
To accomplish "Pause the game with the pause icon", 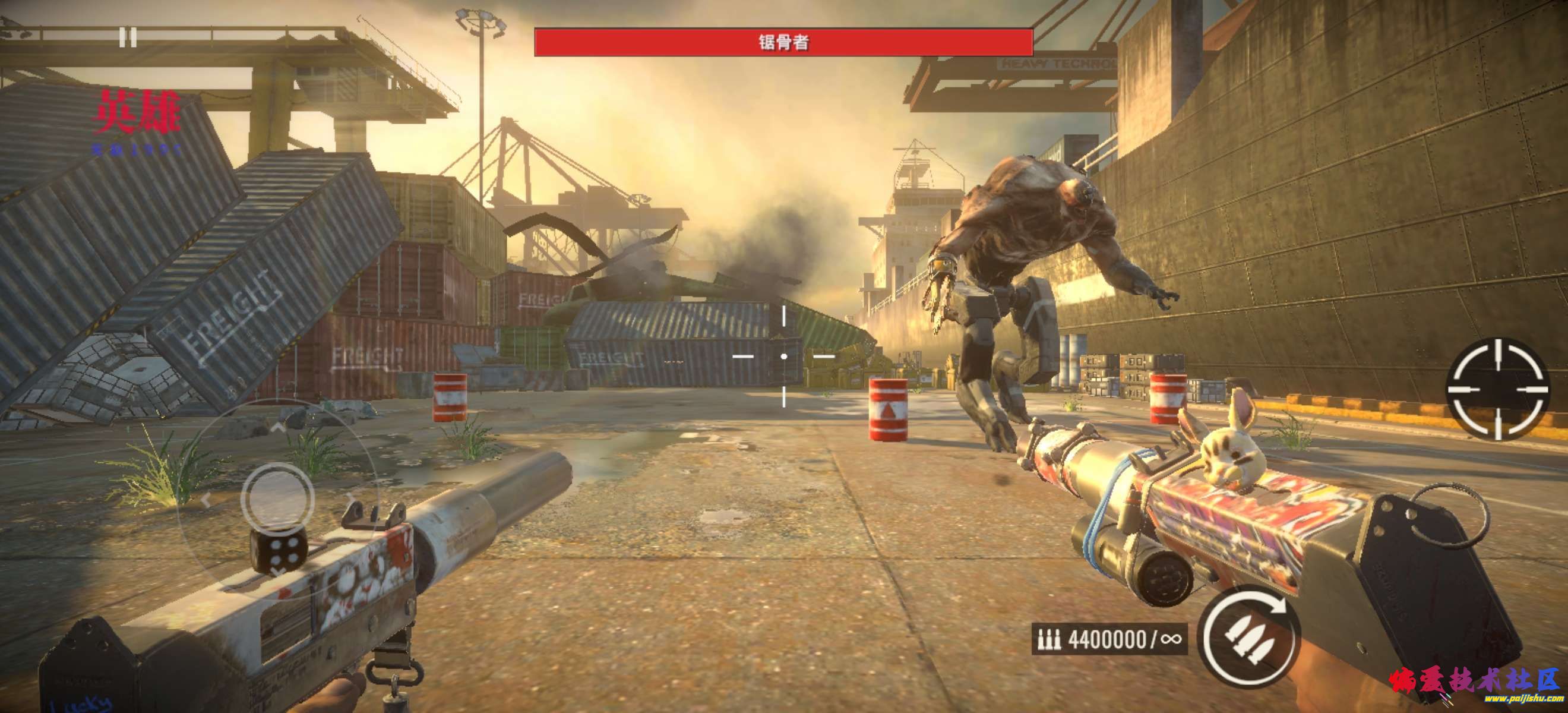I will coord(127,38).
